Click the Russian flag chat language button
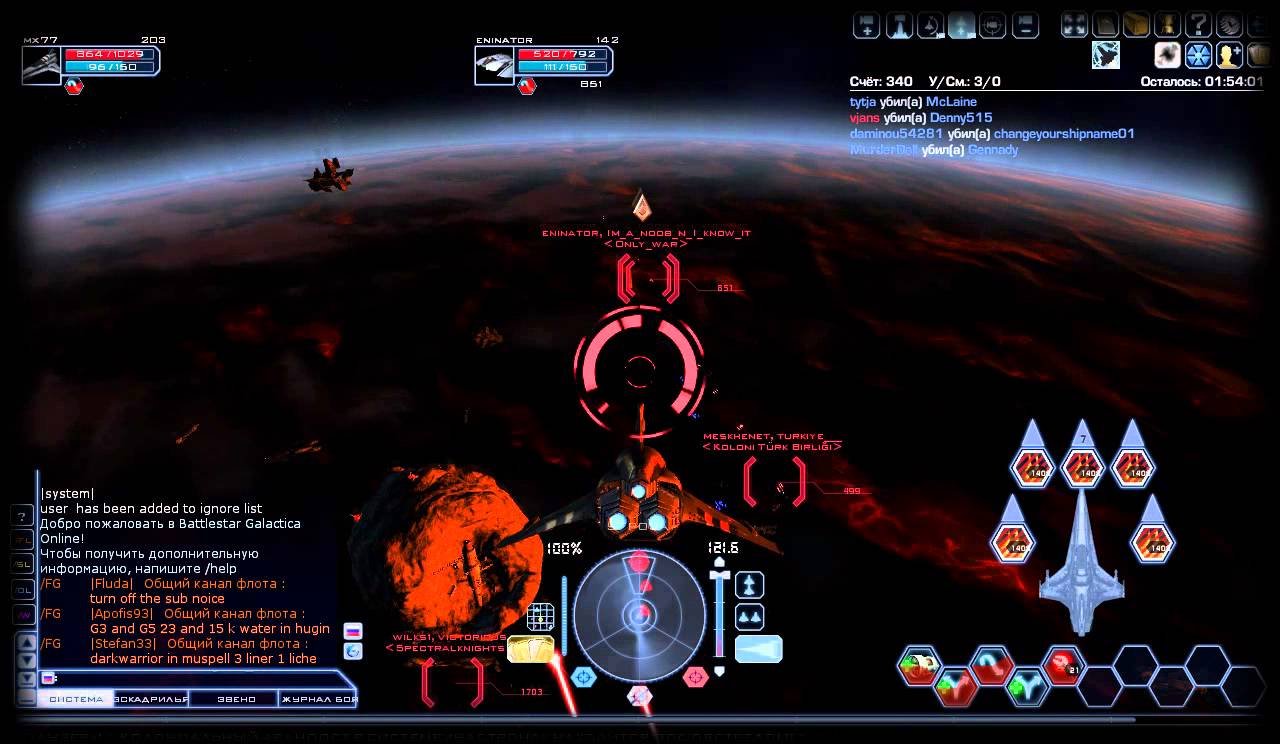The width and height of the screenshot is (1280, 744). pos(352,631)
